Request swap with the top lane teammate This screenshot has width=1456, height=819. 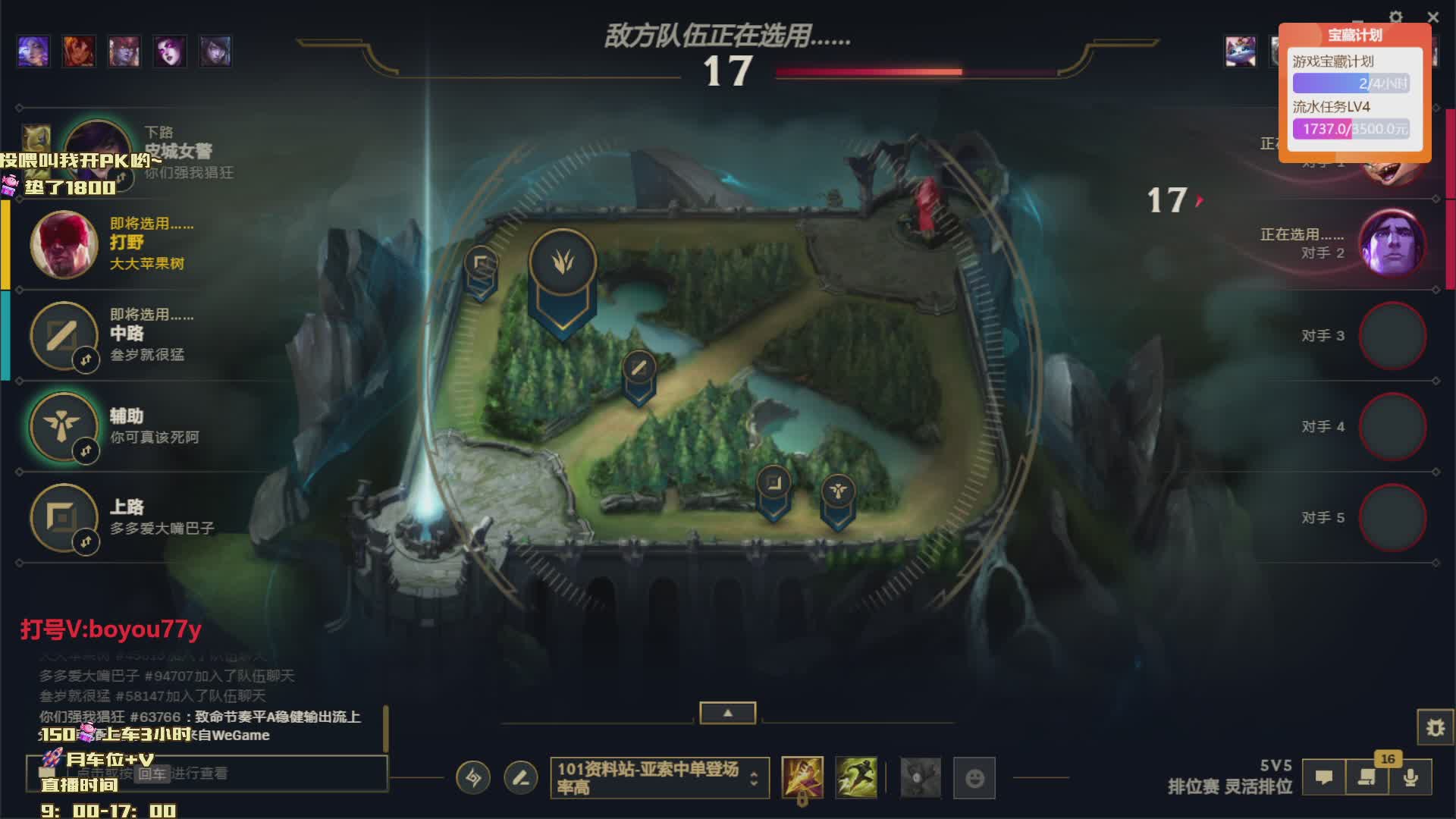tap(86, 541)
